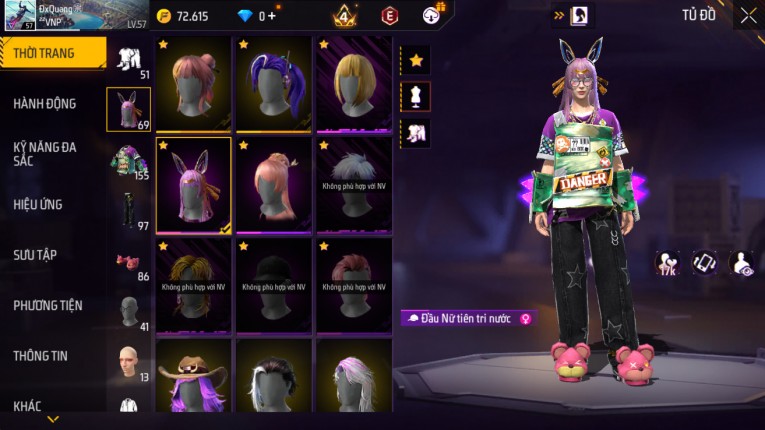Viewport: 765px width, 430px height.
Task: Select the pink shoes subcategory
Action: click(128, 261)
